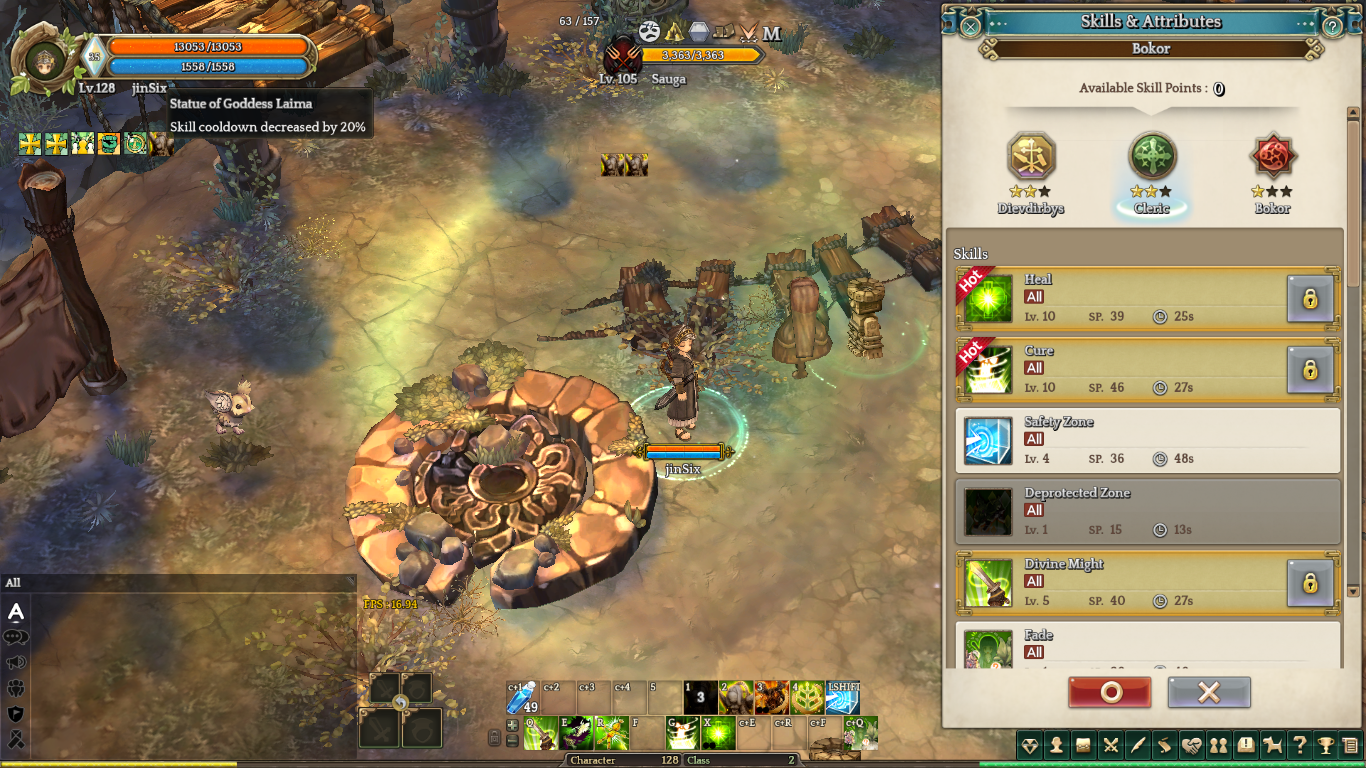Cast the Heal skill from the hotbar
Image resolution: width=1366 pixels, height=768 pixels.
click(717, 733)
